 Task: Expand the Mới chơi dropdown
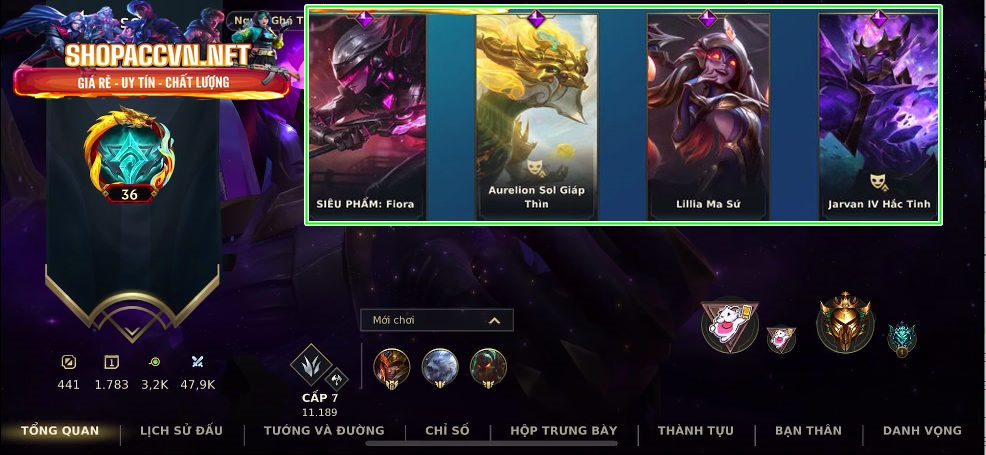tap(437, 320)
